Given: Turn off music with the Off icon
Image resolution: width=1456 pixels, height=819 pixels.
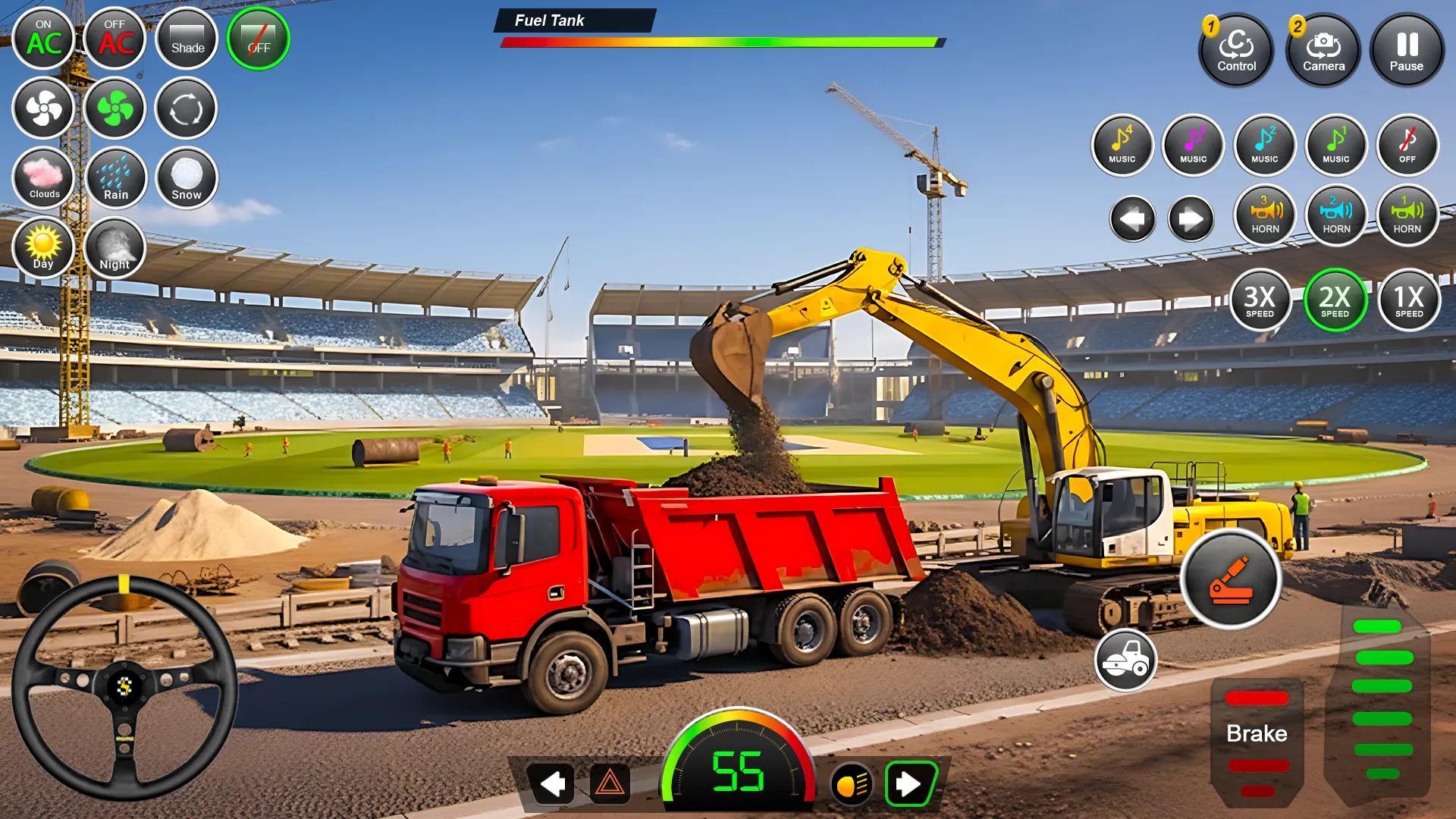Looking at the screenshot, I should (1407, 146).
